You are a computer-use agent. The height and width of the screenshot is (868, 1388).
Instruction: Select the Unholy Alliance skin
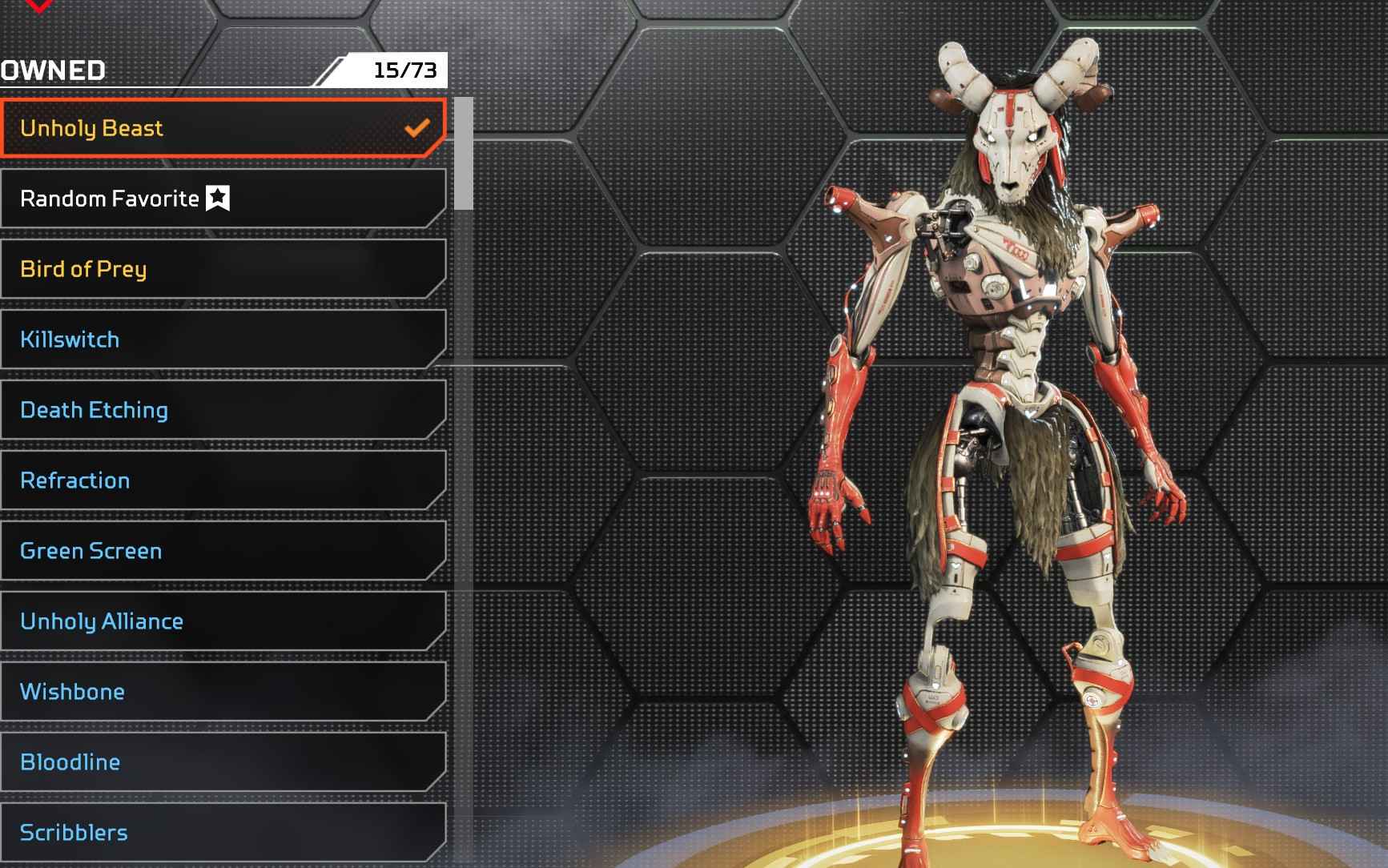223,621
